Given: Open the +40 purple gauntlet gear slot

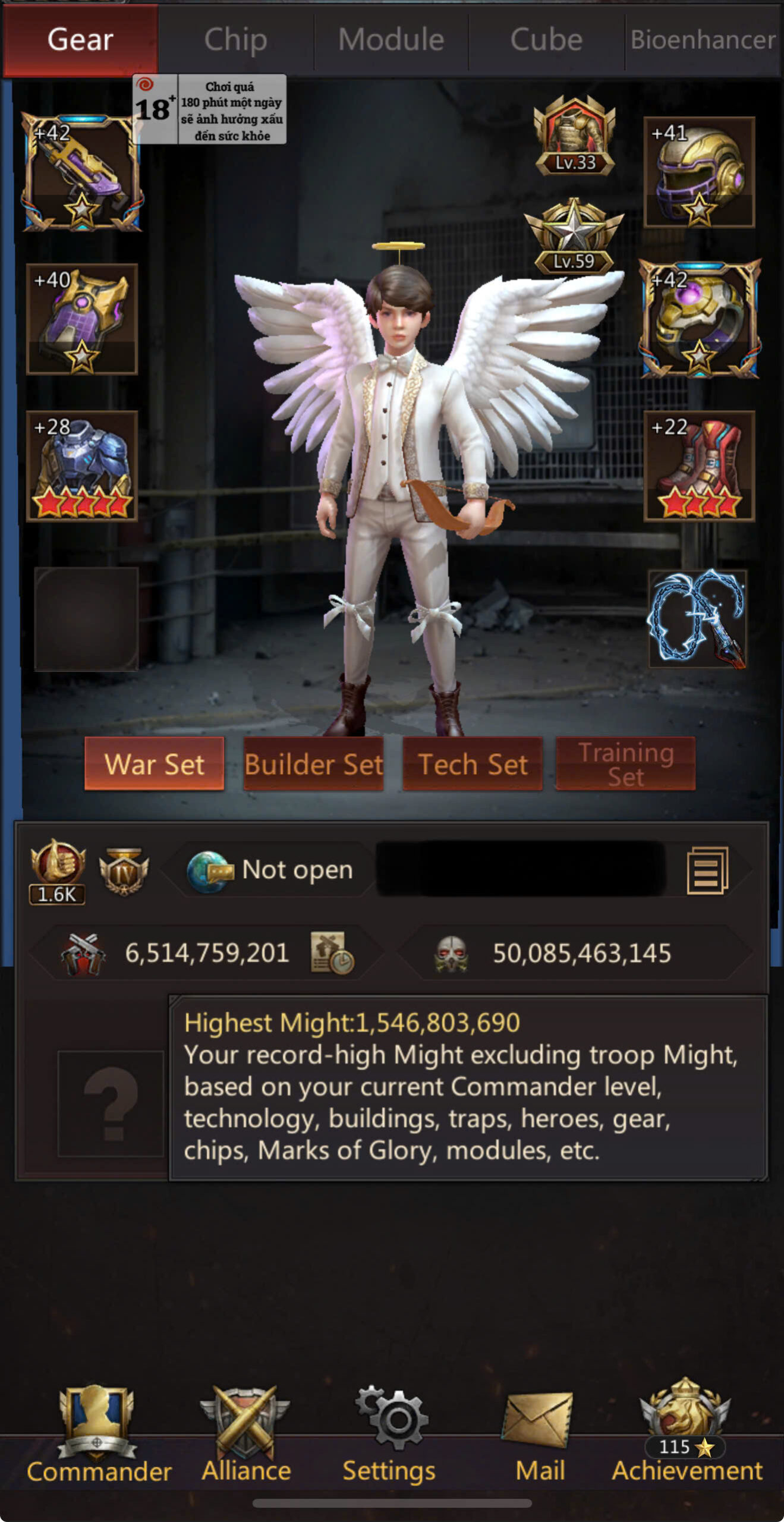Looking at the screenshot, I should point(82,319).
